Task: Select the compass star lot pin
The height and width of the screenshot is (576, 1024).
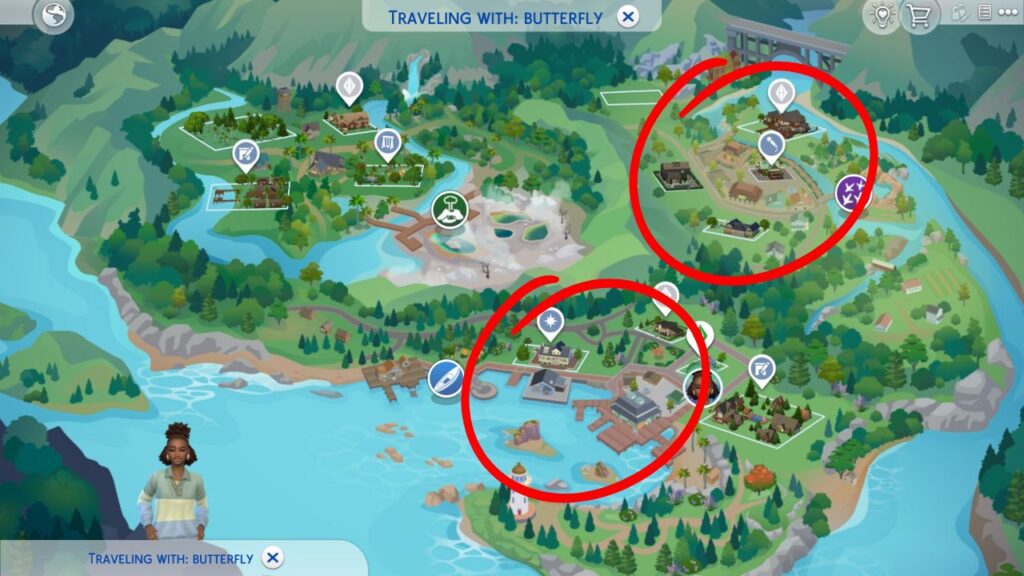Action: click(x=549, y=323)
